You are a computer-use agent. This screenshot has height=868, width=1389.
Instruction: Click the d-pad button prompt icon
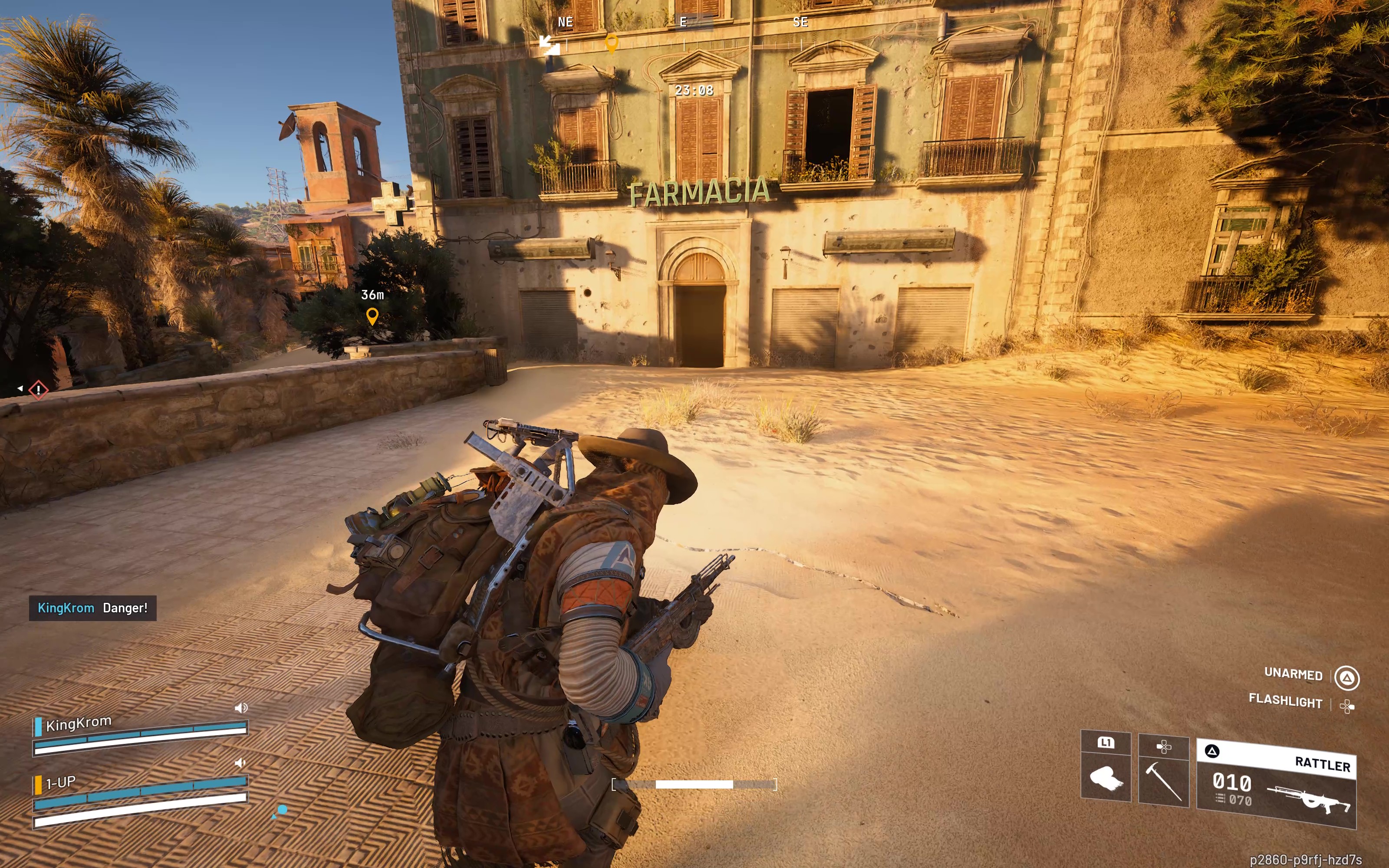click(1165, 747)
